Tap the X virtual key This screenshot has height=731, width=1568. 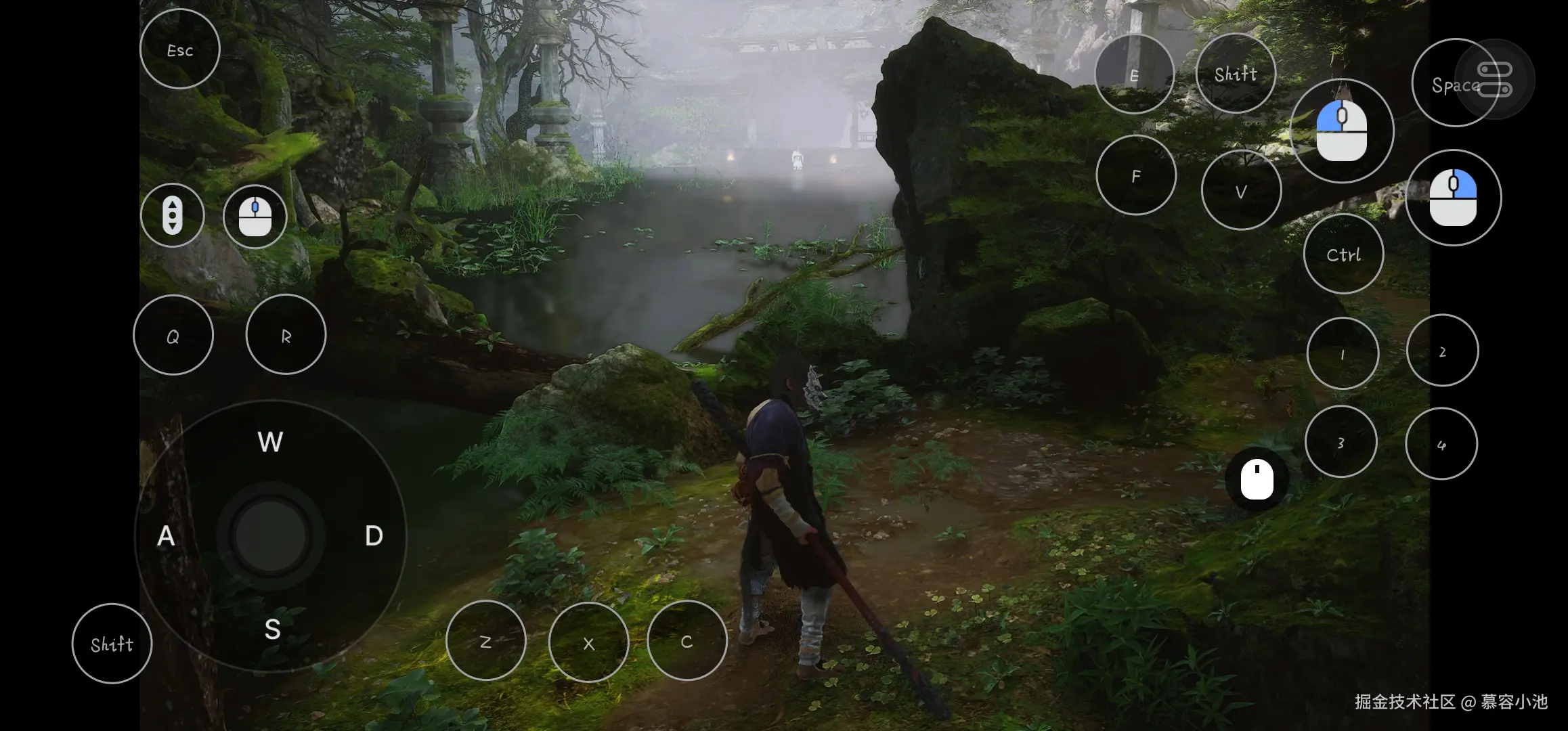click(x=588, y=642)
